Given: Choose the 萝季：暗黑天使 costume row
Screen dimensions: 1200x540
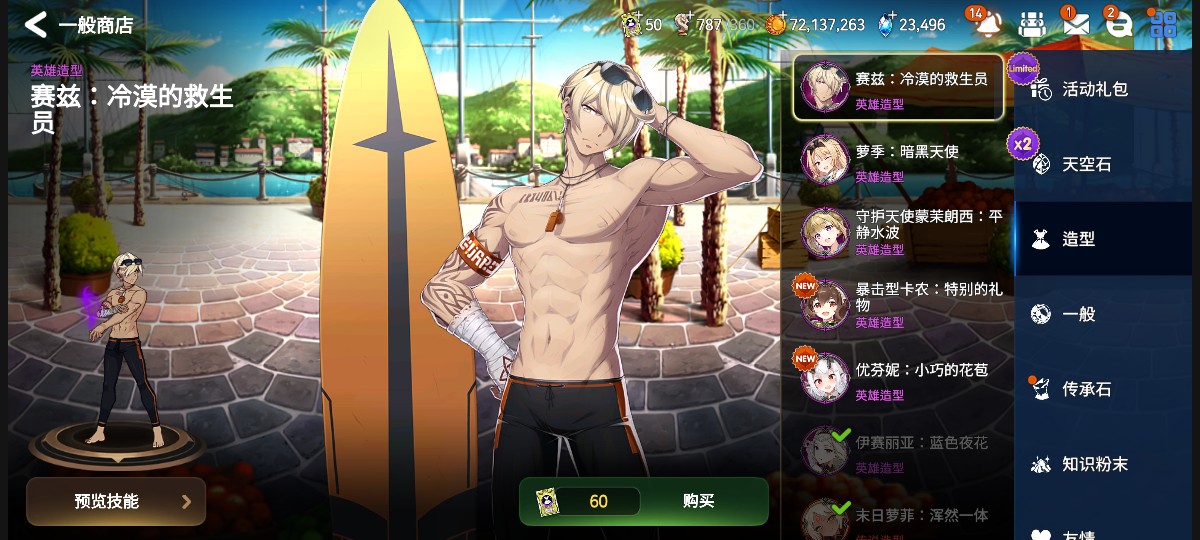Looking at the screenshot, I should pyautogui.click(x=897, y=161).
